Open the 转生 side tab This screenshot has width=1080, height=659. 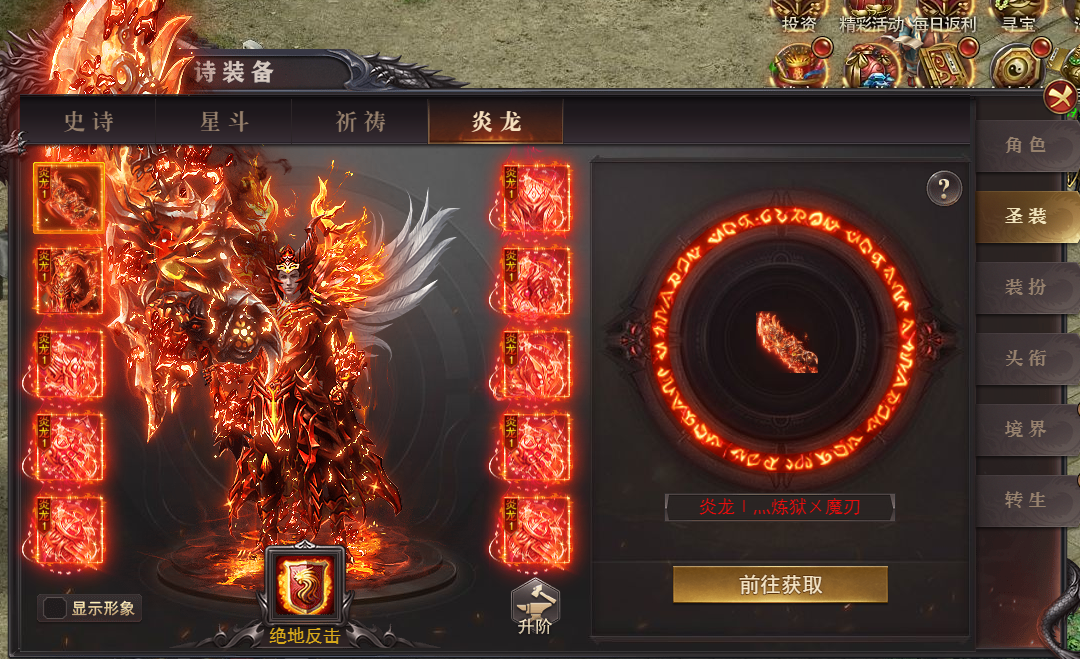point(1025,500)
